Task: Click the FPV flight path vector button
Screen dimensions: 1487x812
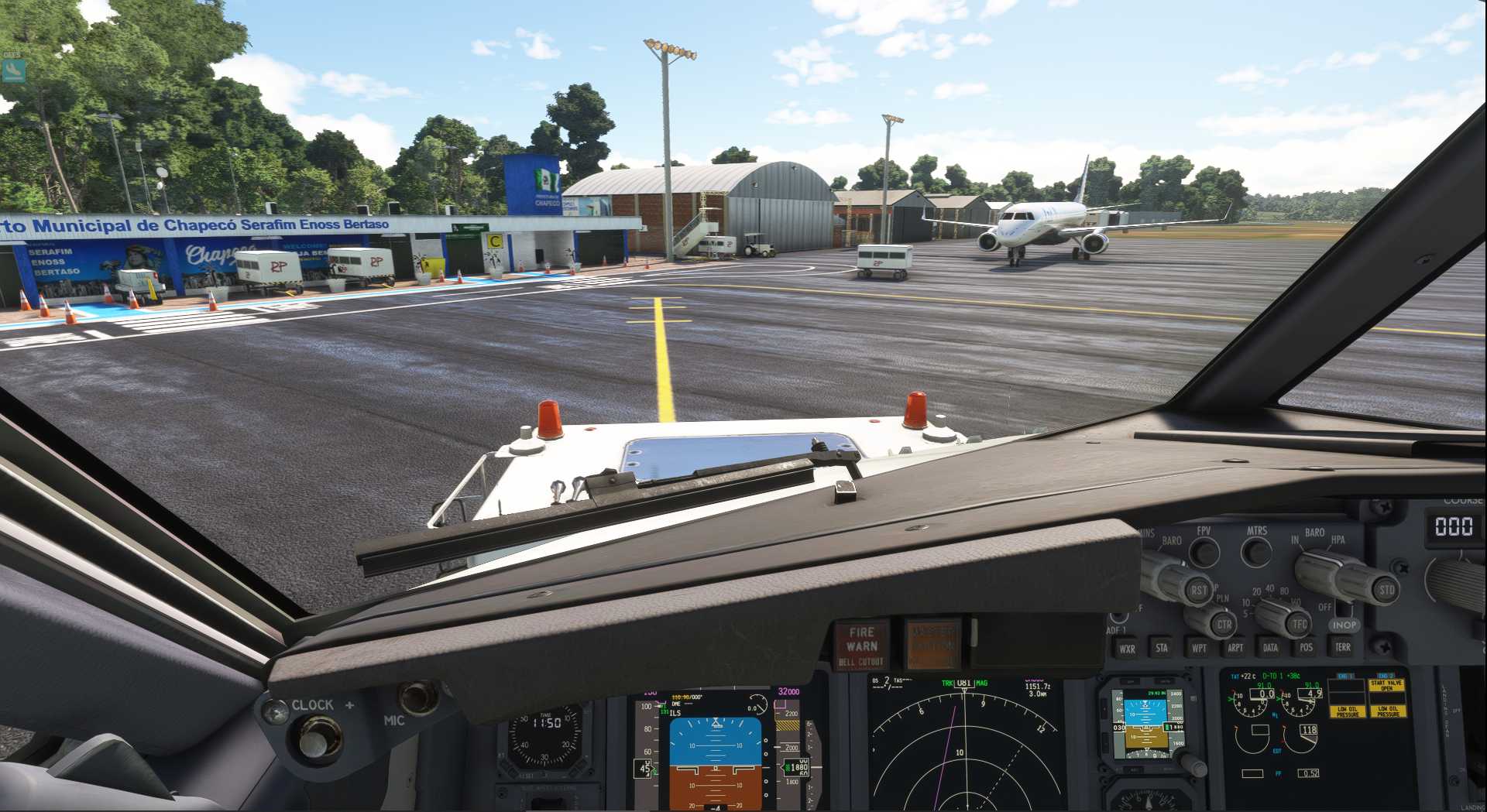Action: (1204, 553)
